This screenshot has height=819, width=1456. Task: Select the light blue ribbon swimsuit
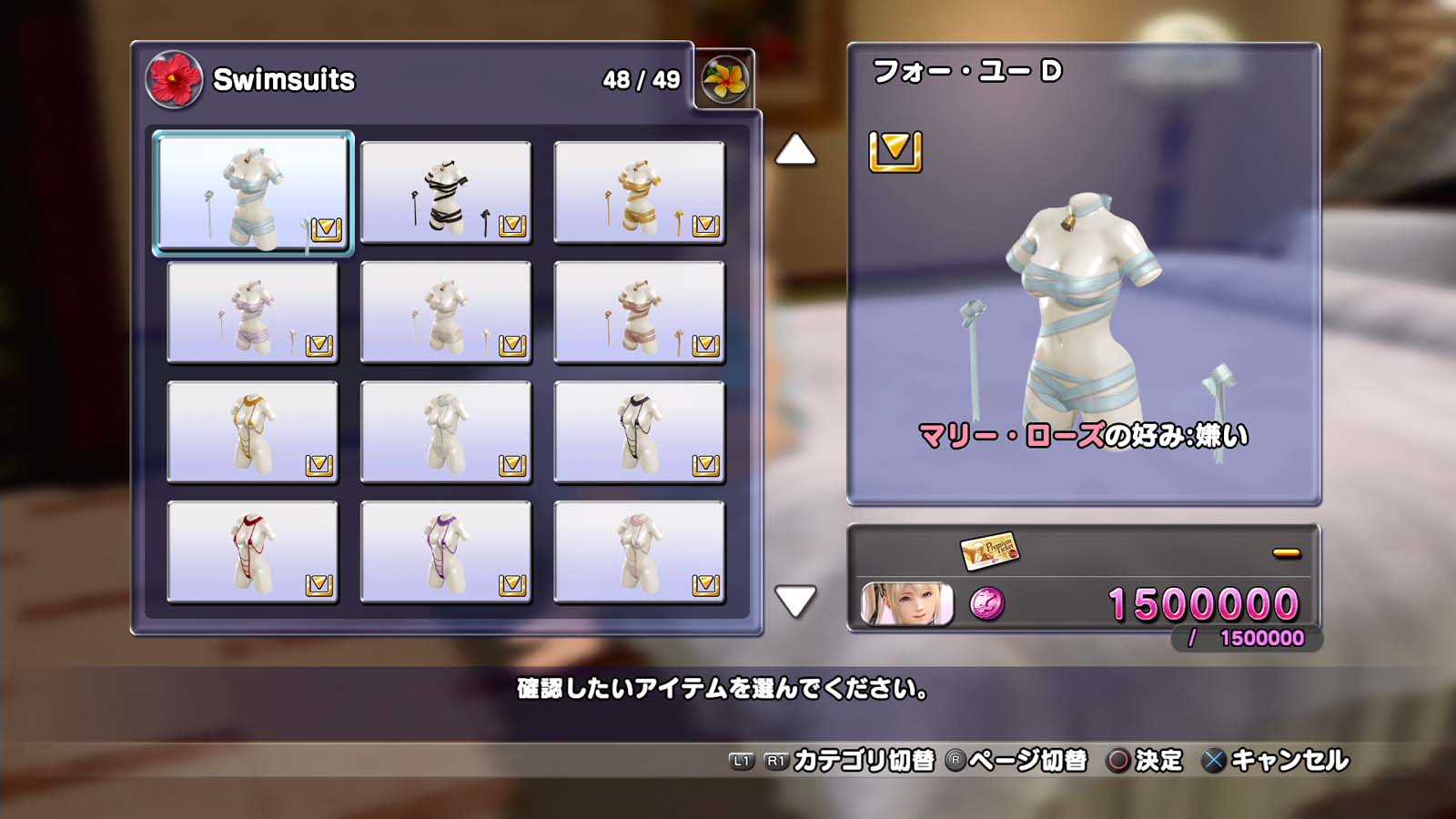point(253,192)
